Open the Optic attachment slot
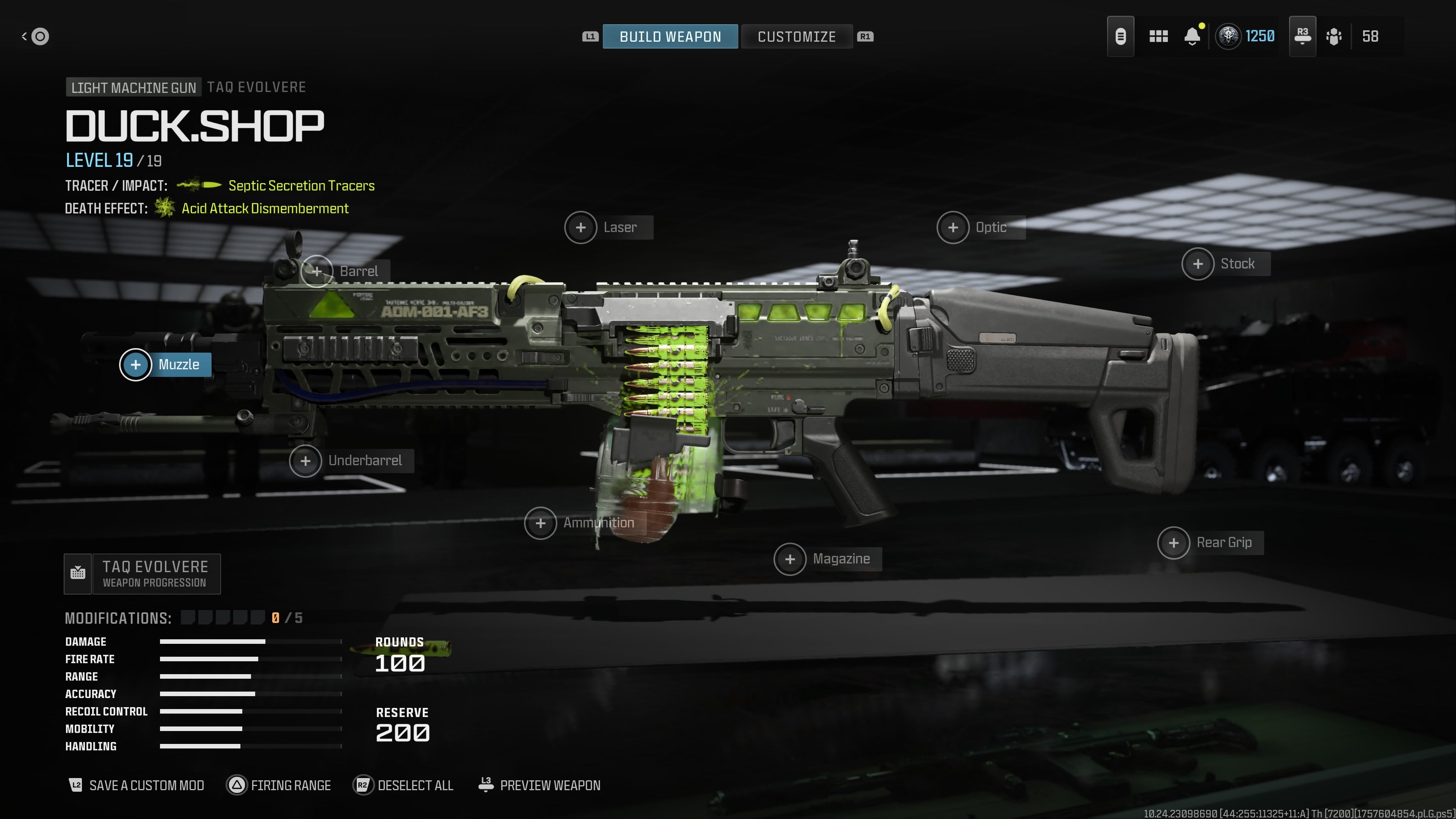Viewport: 1456px width, 819px height. [953, 227]
